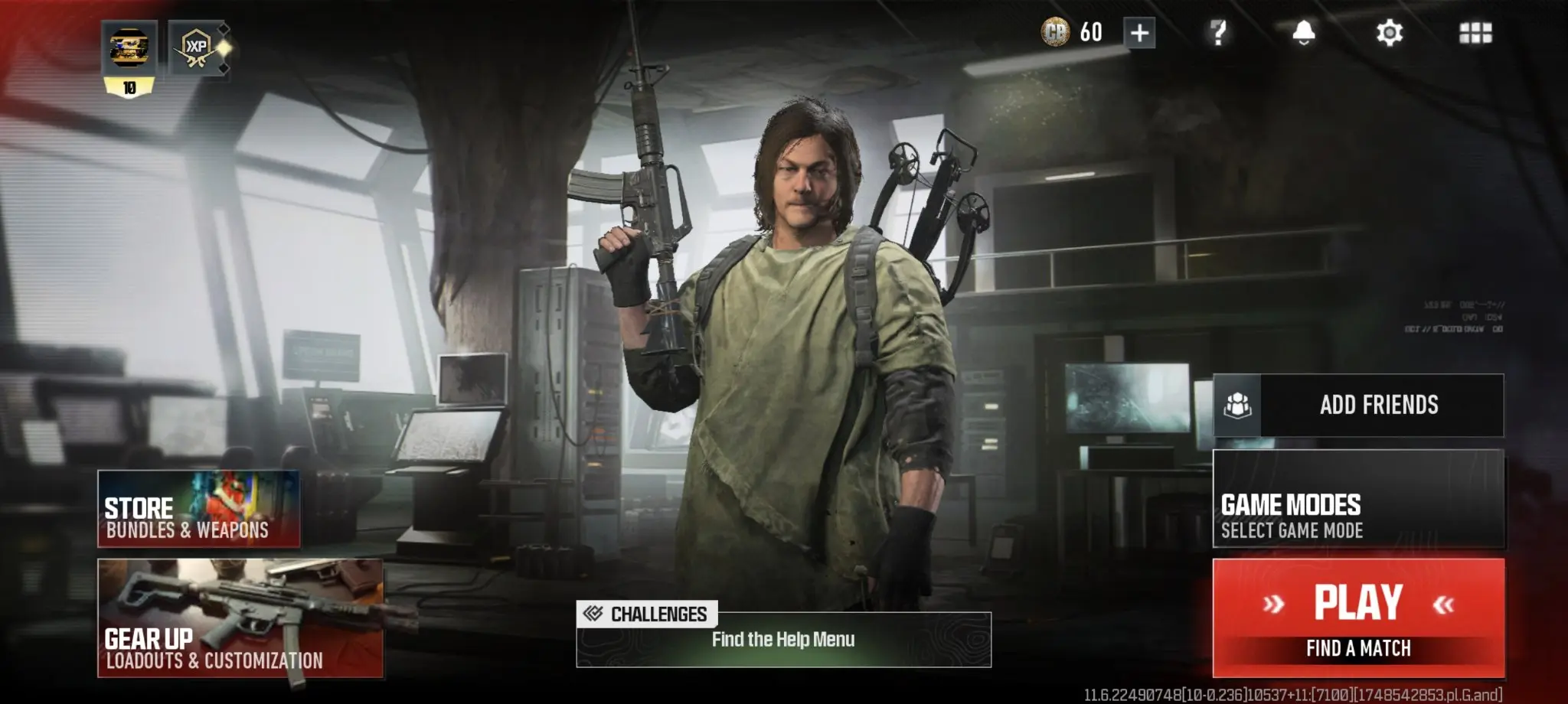This screenshot has width=1568, height=704.
Task: Open the Store bundles and weapons tile
Action: [x=198, y=509]
